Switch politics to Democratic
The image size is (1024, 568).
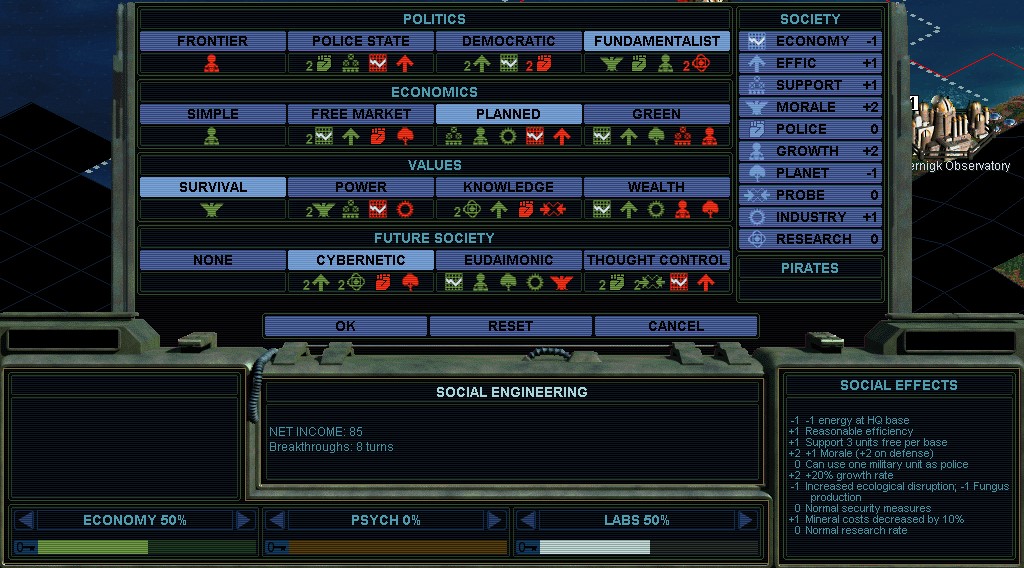coord(509,41)
